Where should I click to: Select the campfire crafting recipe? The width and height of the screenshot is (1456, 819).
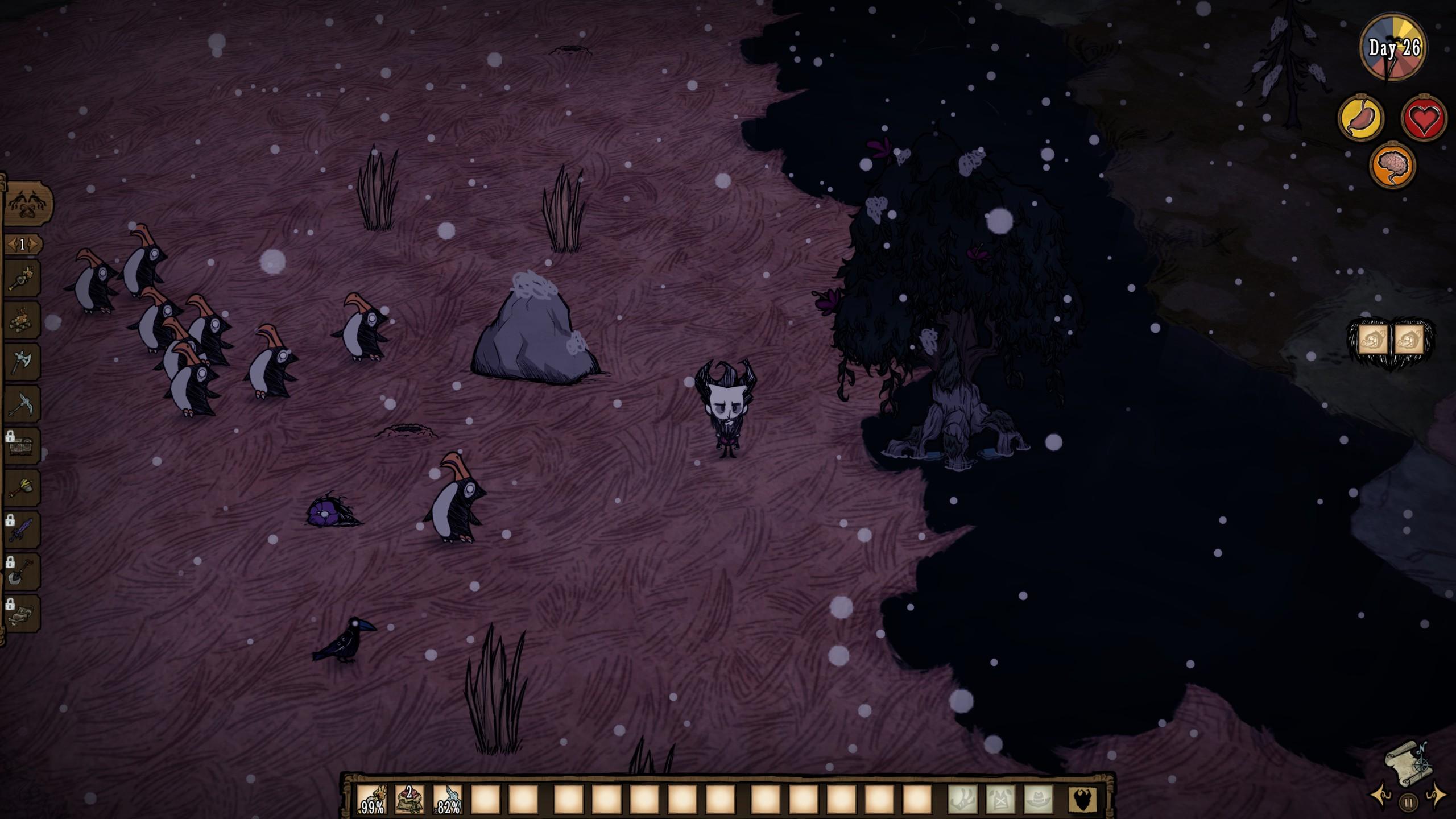pos(22,320)
